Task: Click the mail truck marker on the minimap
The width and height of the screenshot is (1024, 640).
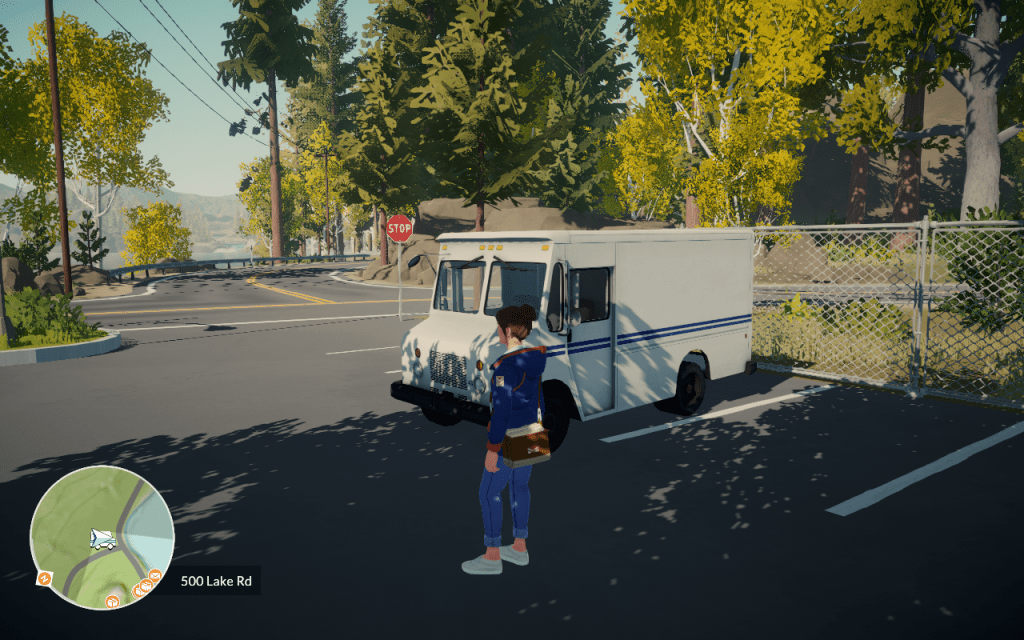Action: point(102,539)
